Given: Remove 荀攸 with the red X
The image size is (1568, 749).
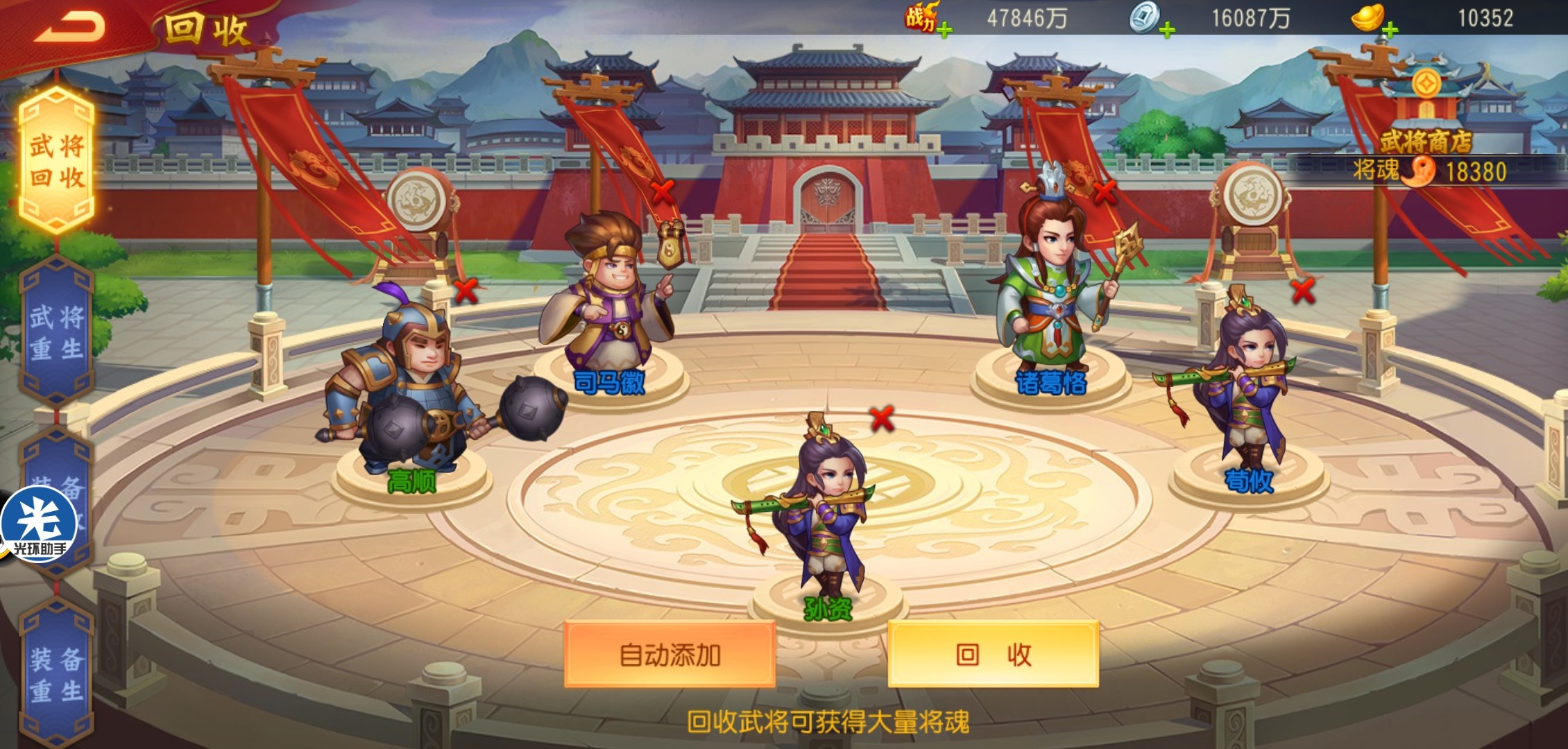Looking at the screenshot, I should click(x=1304, y=291).
